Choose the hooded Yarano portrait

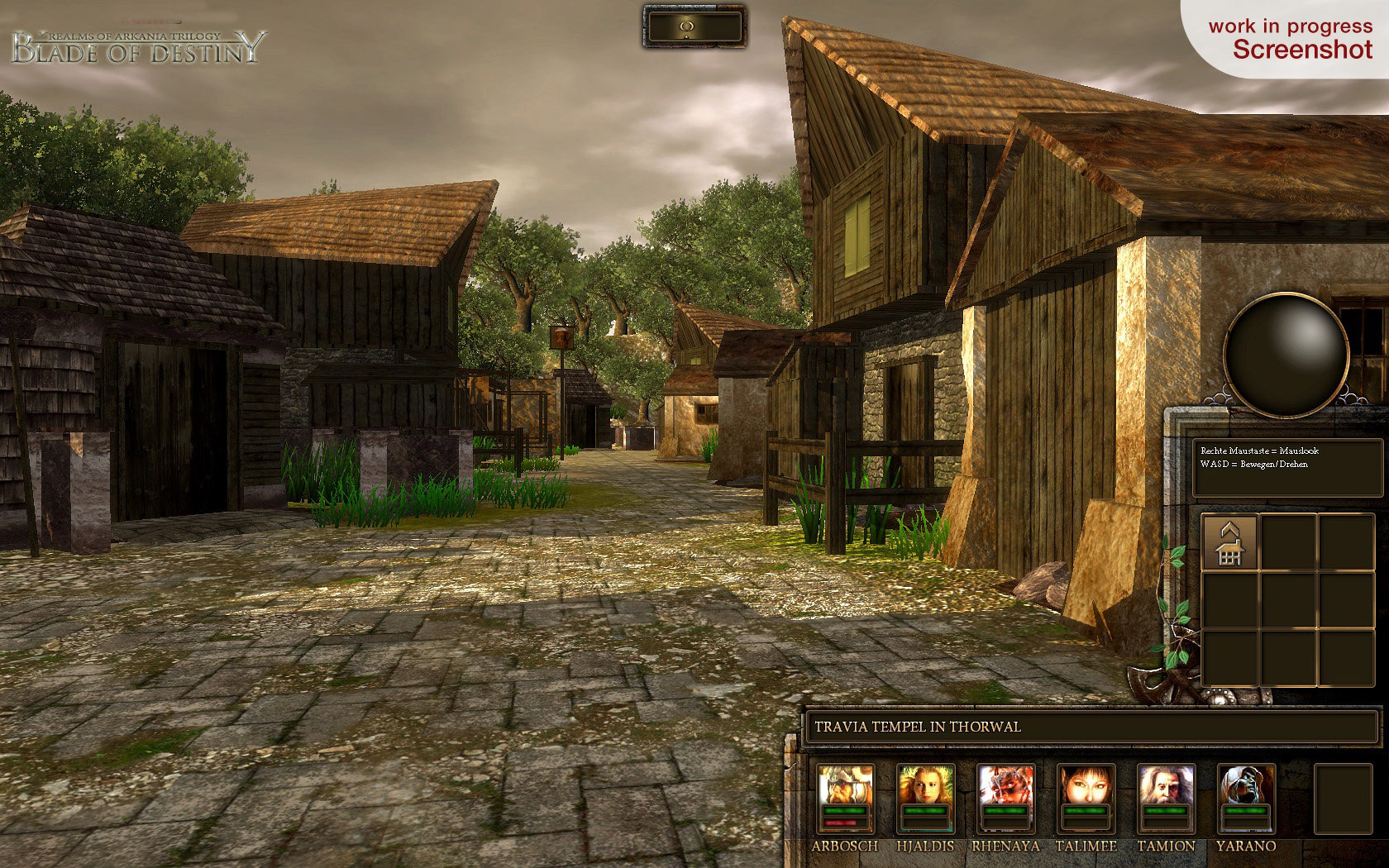point(1246,791)
